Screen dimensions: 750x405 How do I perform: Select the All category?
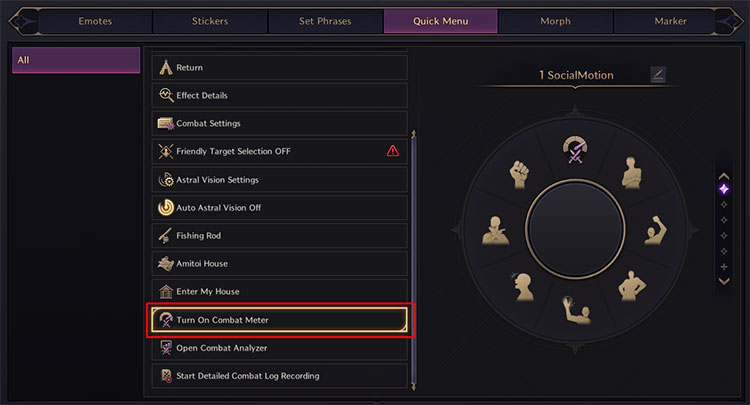[x=76, y=60]
